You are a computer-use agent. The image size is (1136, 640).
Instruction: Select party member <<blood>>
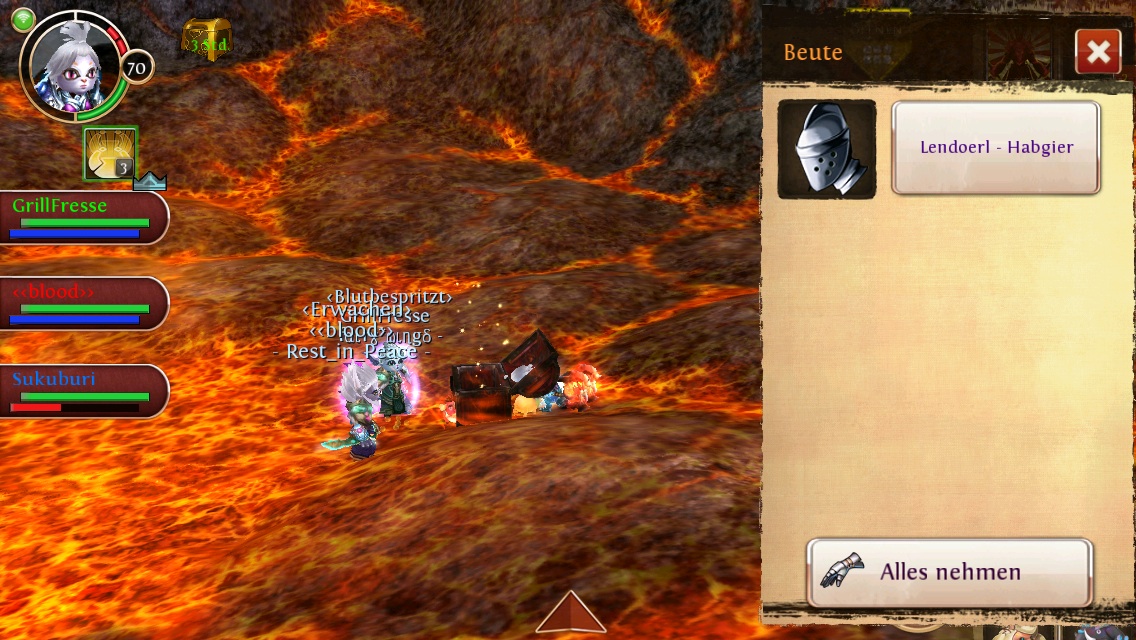point(82,303)
